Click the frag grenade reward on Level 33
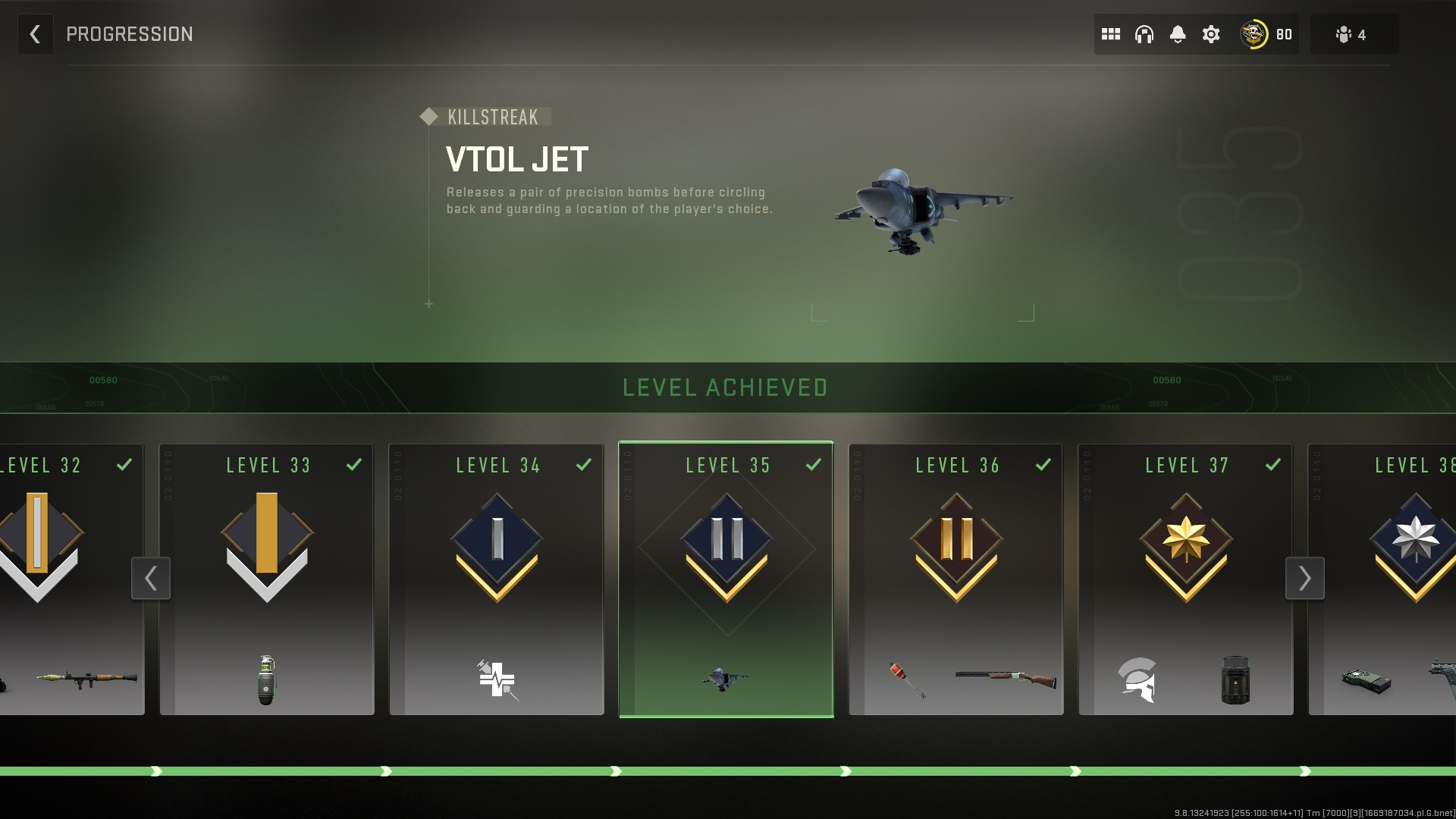 pyautogui.click(x=267, y=680)
